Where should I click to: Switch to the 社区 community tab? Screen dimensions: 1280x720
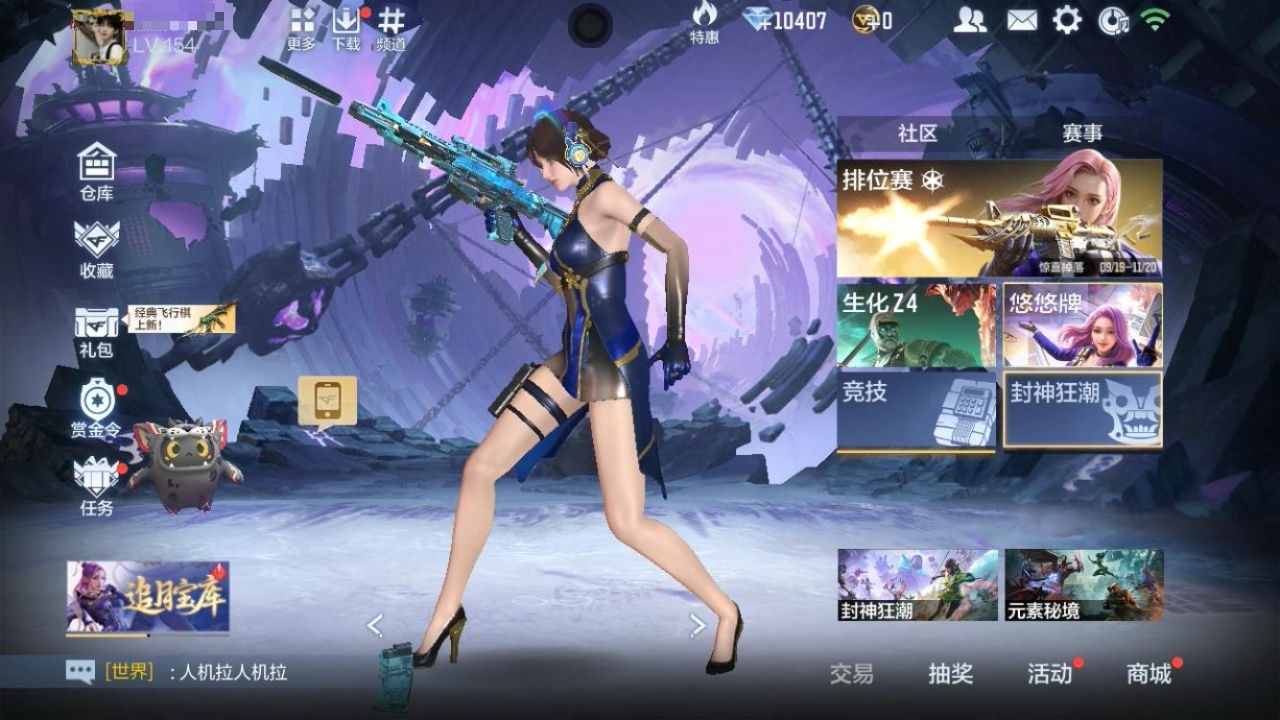point(917,133)
